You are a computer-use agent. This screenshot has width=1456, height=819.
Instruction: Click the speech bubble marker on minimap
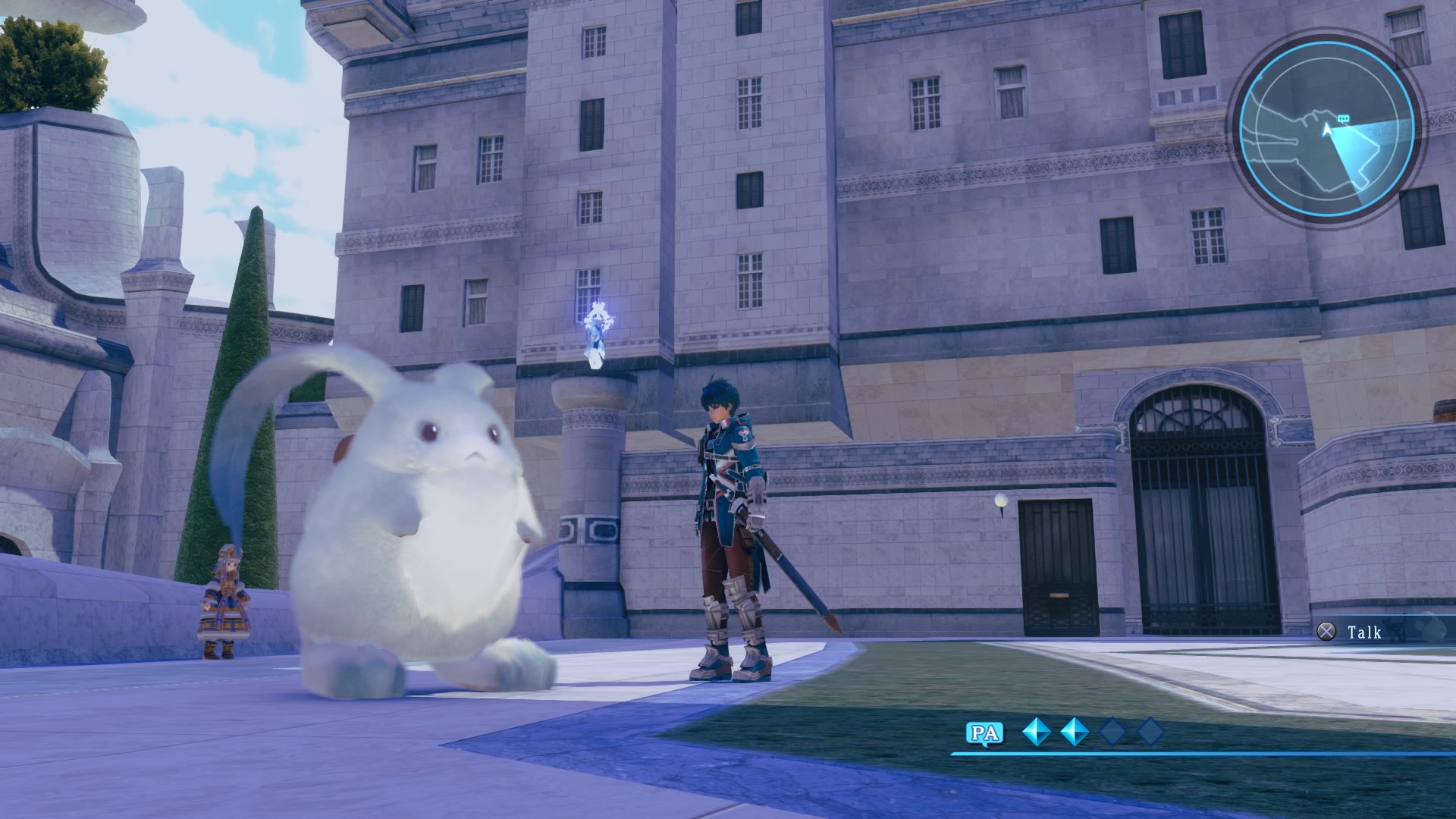coord(1344,119)
